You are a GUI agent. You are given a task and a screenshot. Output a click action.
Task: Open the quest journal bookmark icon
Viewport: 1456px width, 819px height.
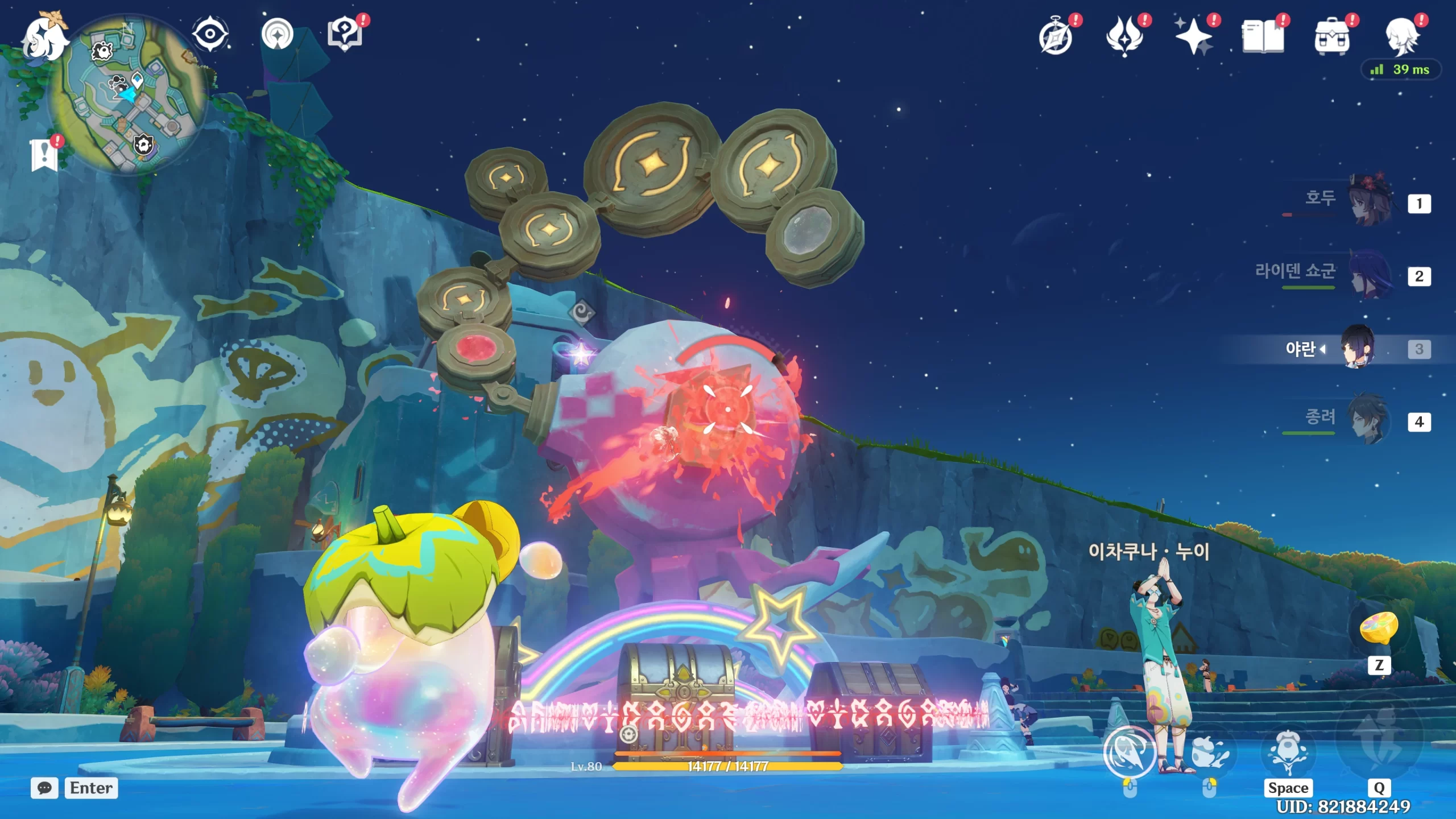click(x=44, y=155)
